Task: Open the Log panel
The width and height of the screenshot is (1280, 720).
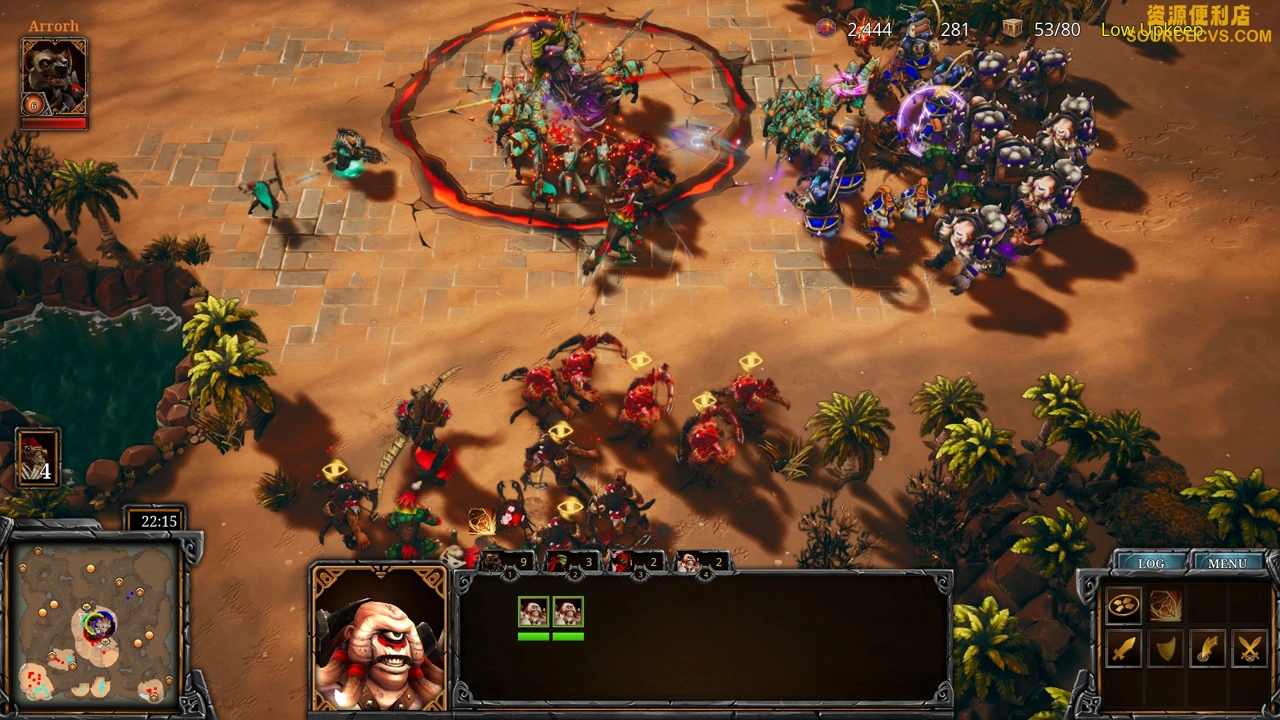Action: [x=1151, y=563]
